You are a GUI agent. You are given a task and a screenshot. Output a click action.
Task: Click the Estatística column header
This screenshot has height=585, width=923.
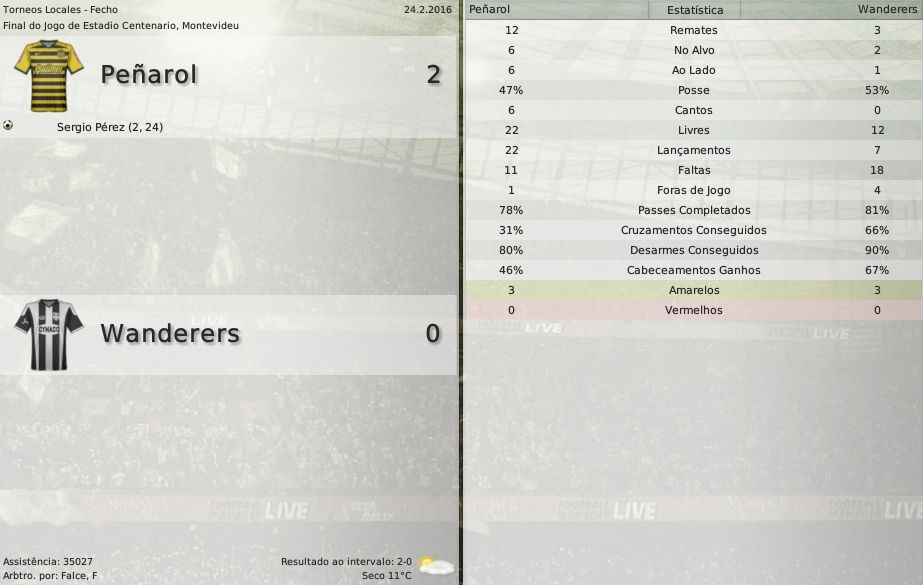pos(694,10)
